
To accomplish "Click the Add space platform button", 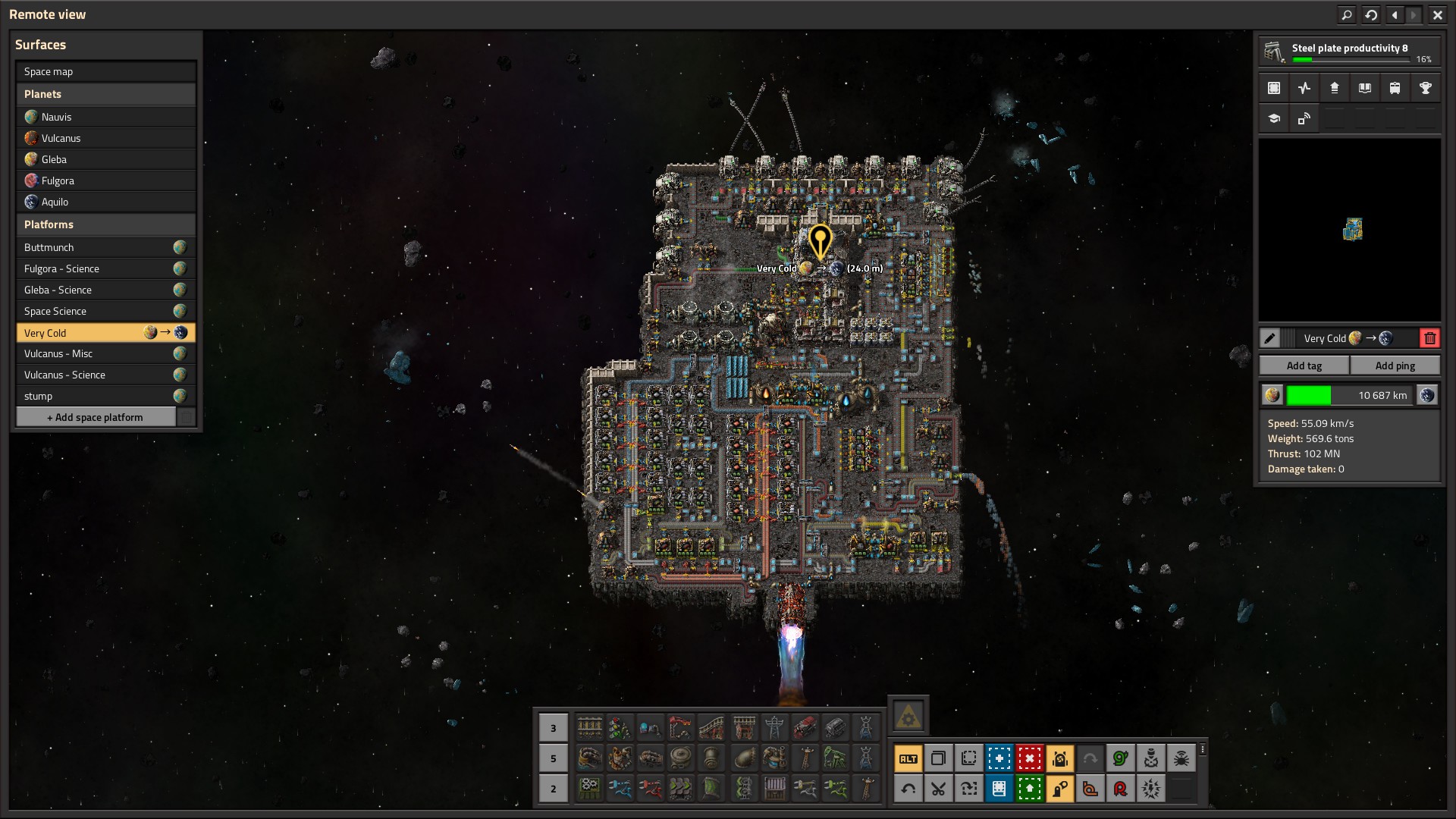I will (96, 417).
